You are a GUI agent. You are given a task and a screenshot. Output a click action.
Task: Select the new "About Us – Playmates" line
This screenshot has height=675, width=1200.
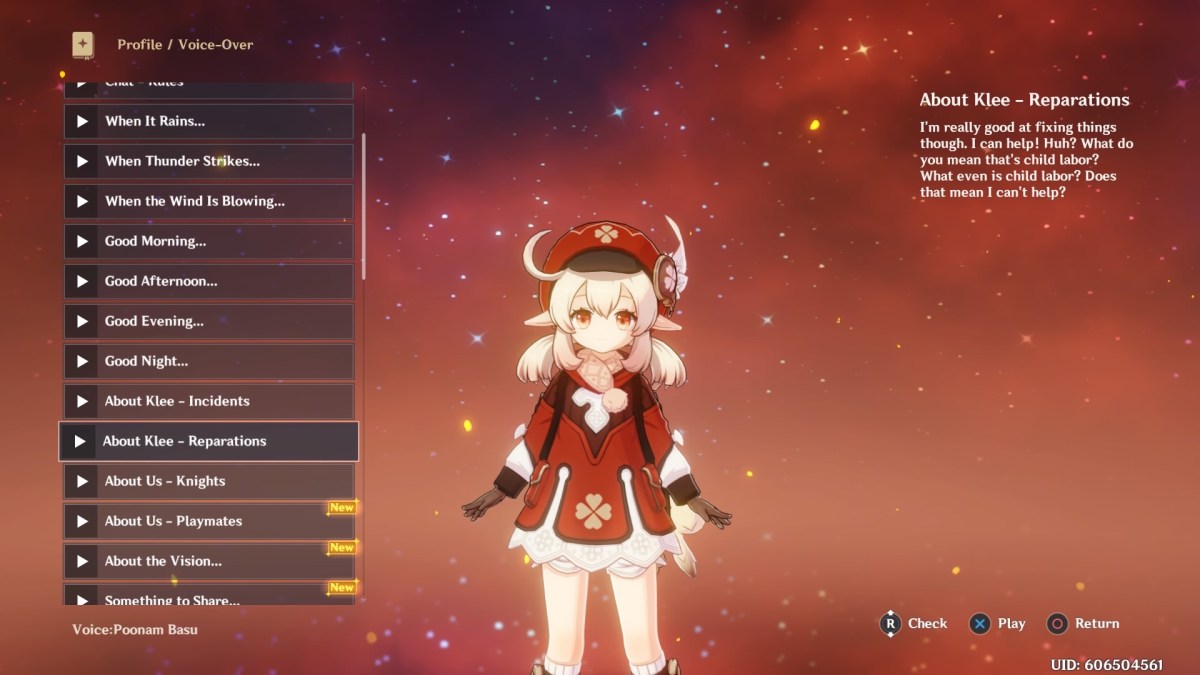point(208,521)
